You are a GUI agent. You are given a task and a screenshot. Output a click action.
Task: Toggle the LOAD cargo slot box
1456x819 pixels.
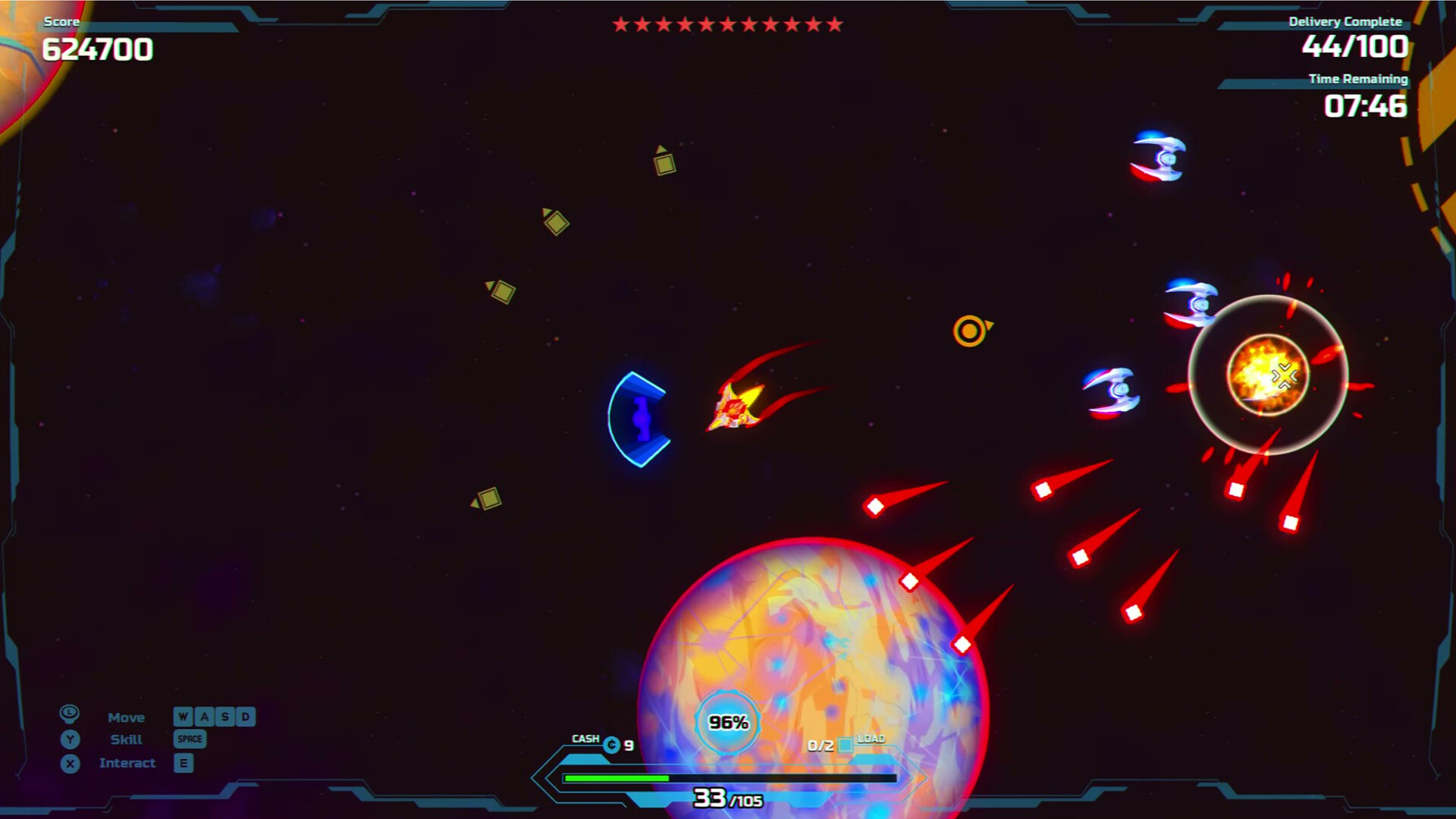tap(846, 745)
